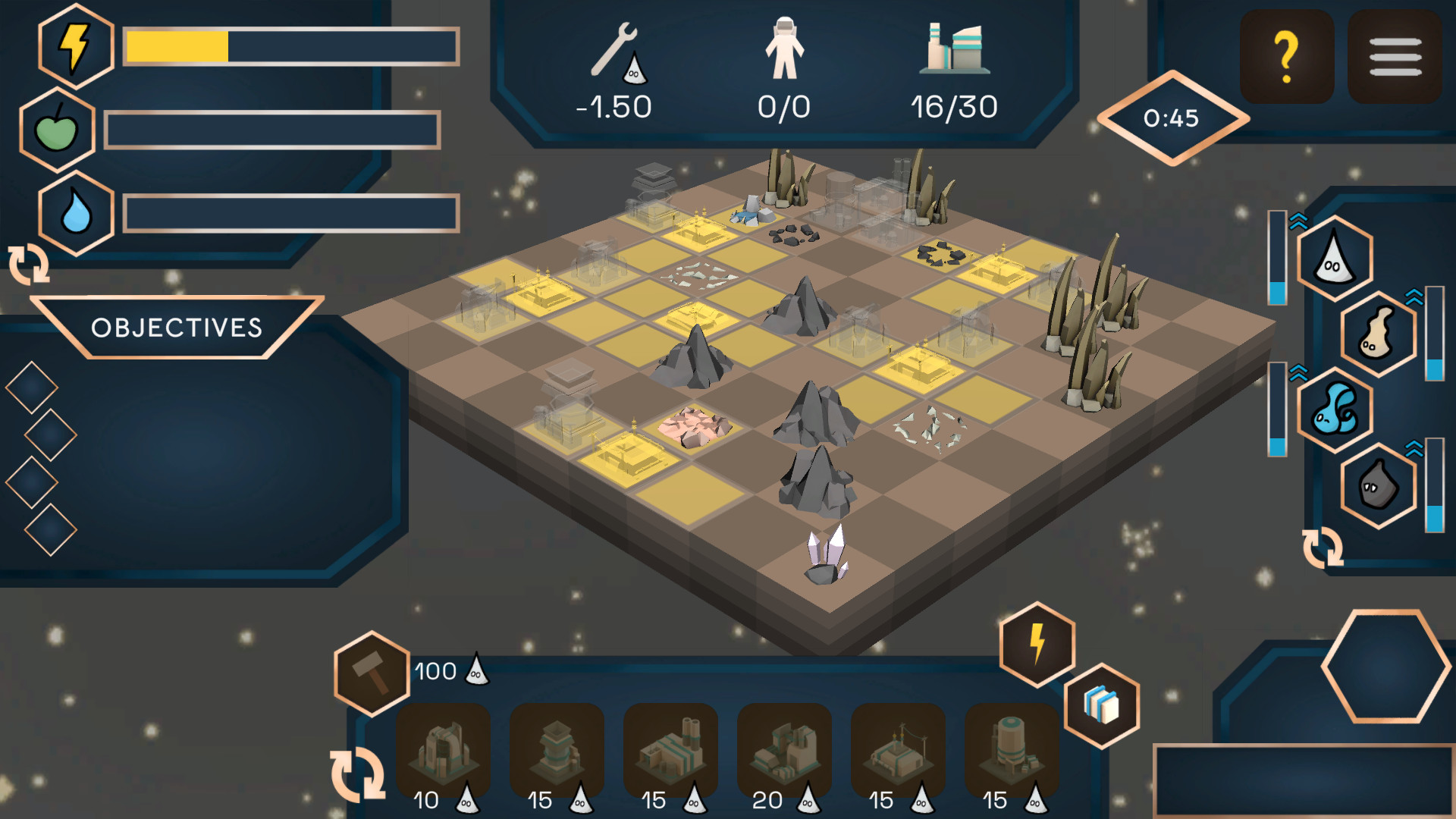The width and height of the screenshot is (1456, 819).
Task: Open the books library icon near energy toggle
Action: pos(1101,703)
